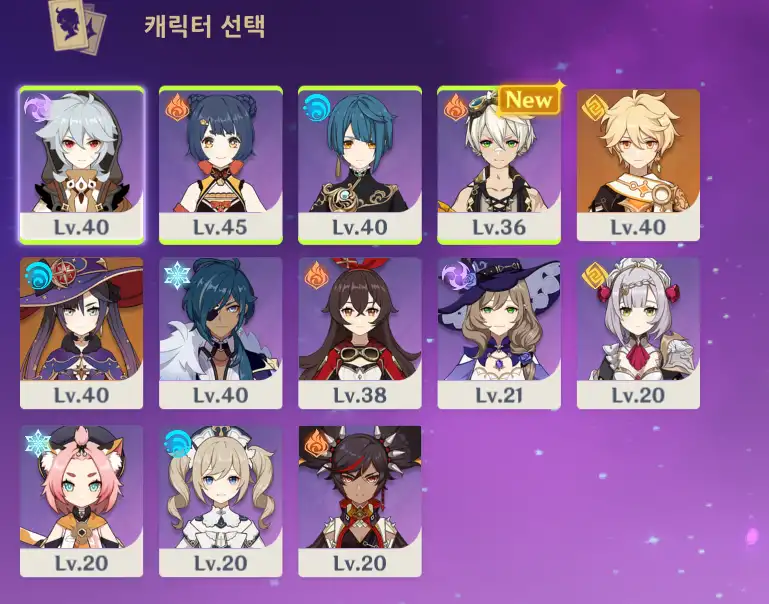The image size is (769, 604).
Task: Select Bennett's card marked New
Action: [499, 165]
